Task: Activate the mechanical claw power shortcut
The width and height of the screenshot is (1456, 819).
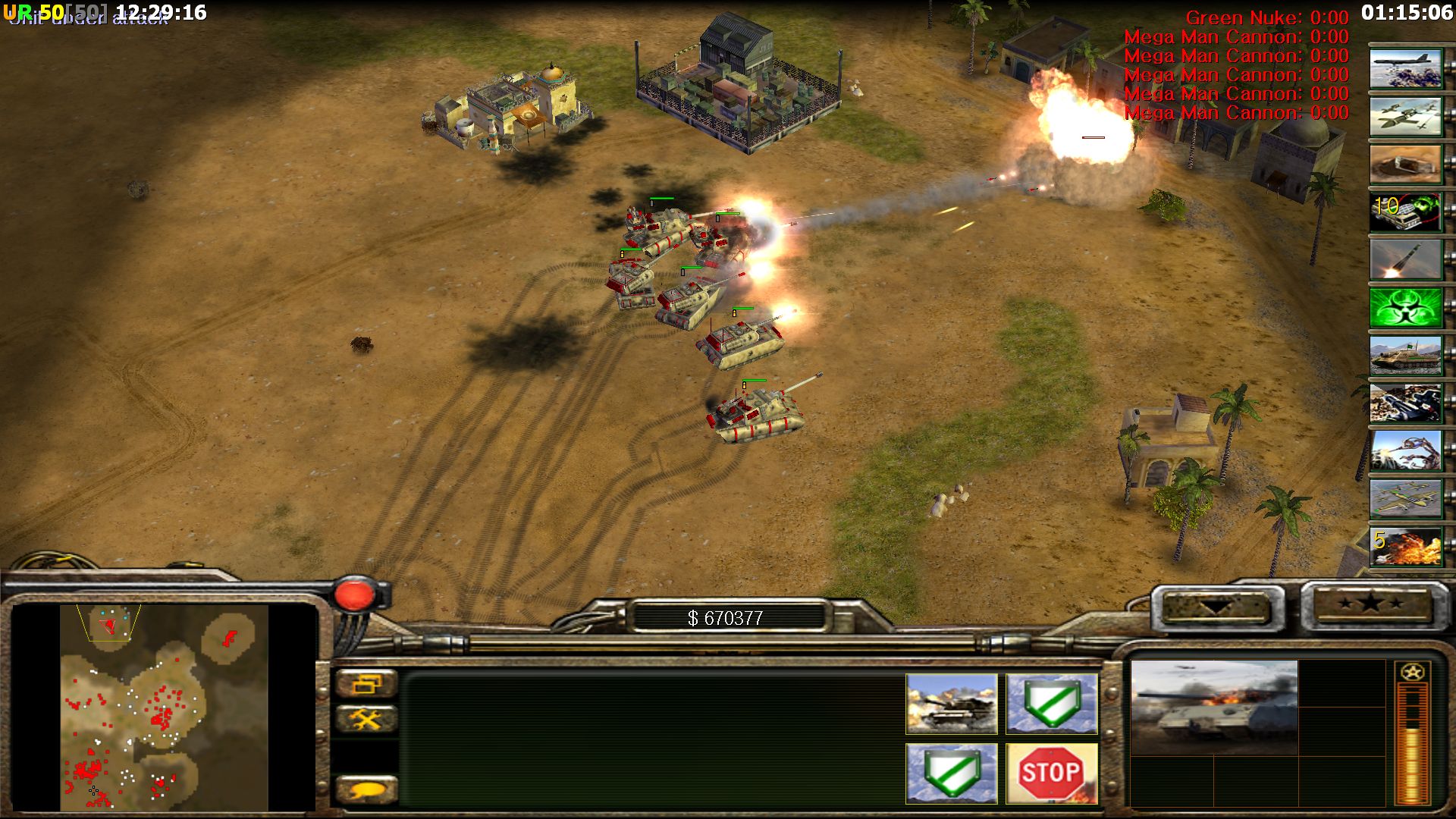Action: point(1405,450)
